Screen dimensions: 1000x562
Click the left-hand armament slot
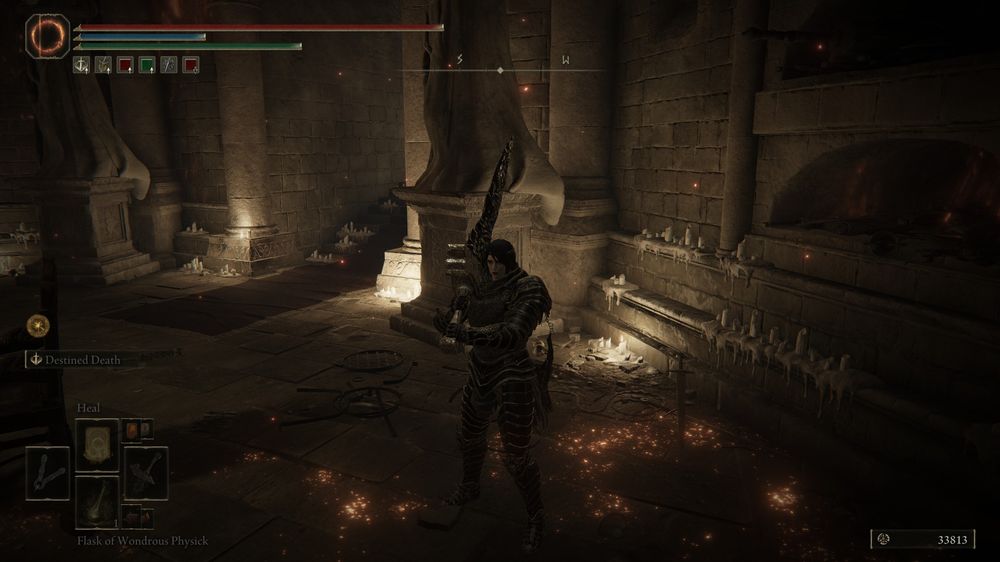tap(47, 472)
